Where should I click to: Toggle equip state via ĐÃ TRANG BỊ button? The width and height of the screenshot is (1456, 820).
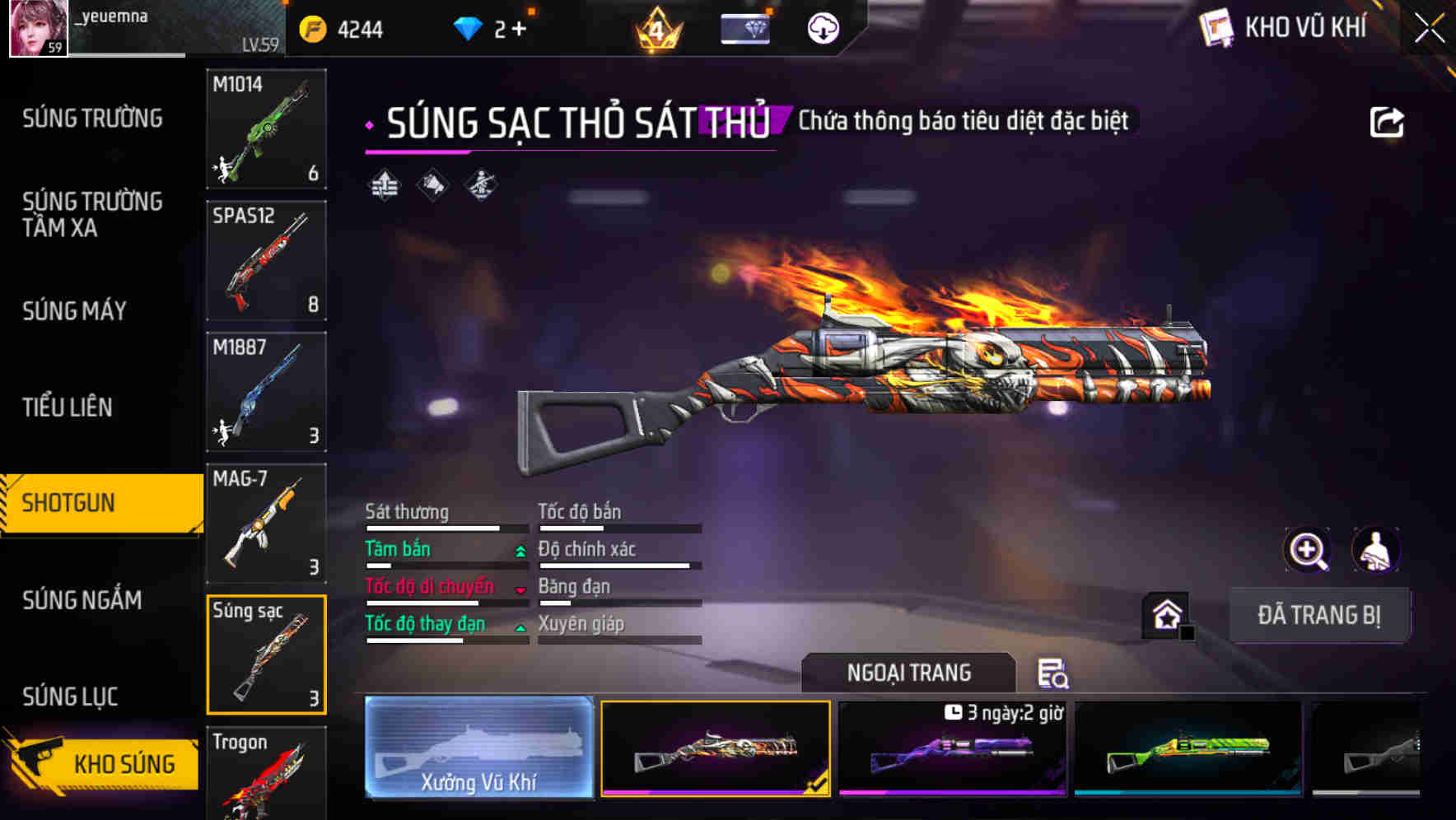click(x=1320, y=614)
